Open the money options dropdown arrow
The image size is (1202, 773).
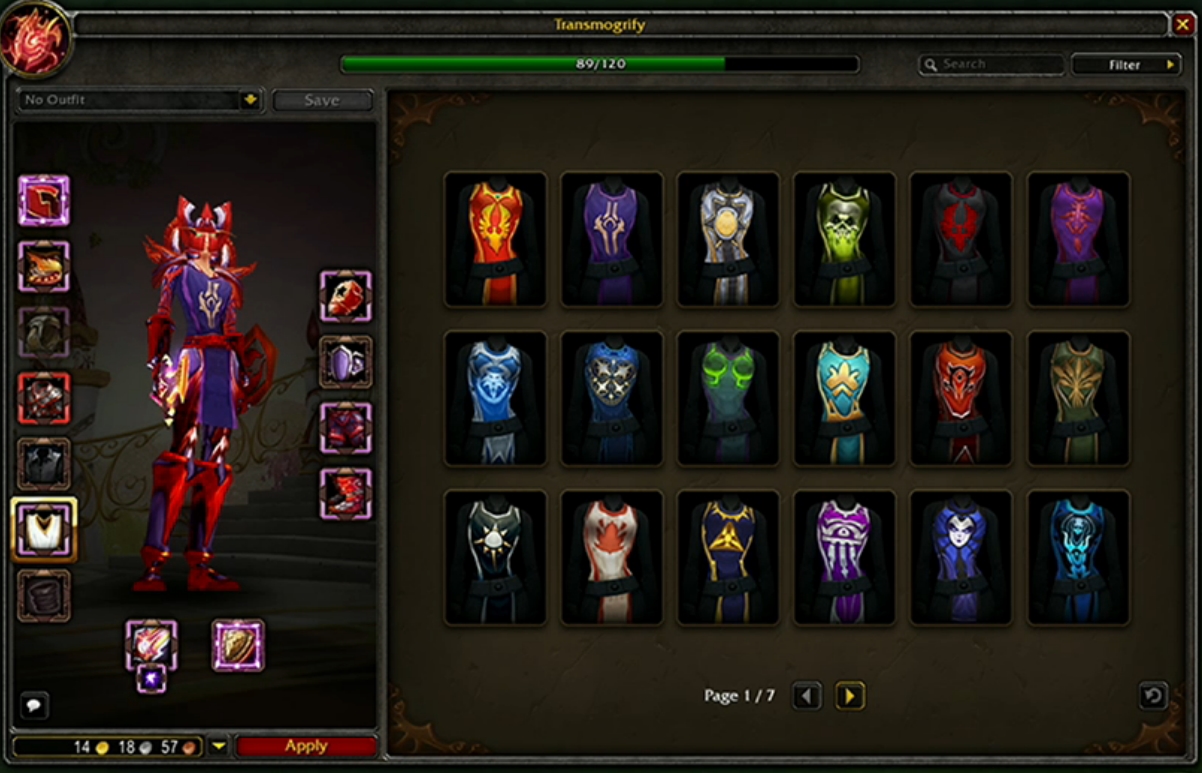219,746
